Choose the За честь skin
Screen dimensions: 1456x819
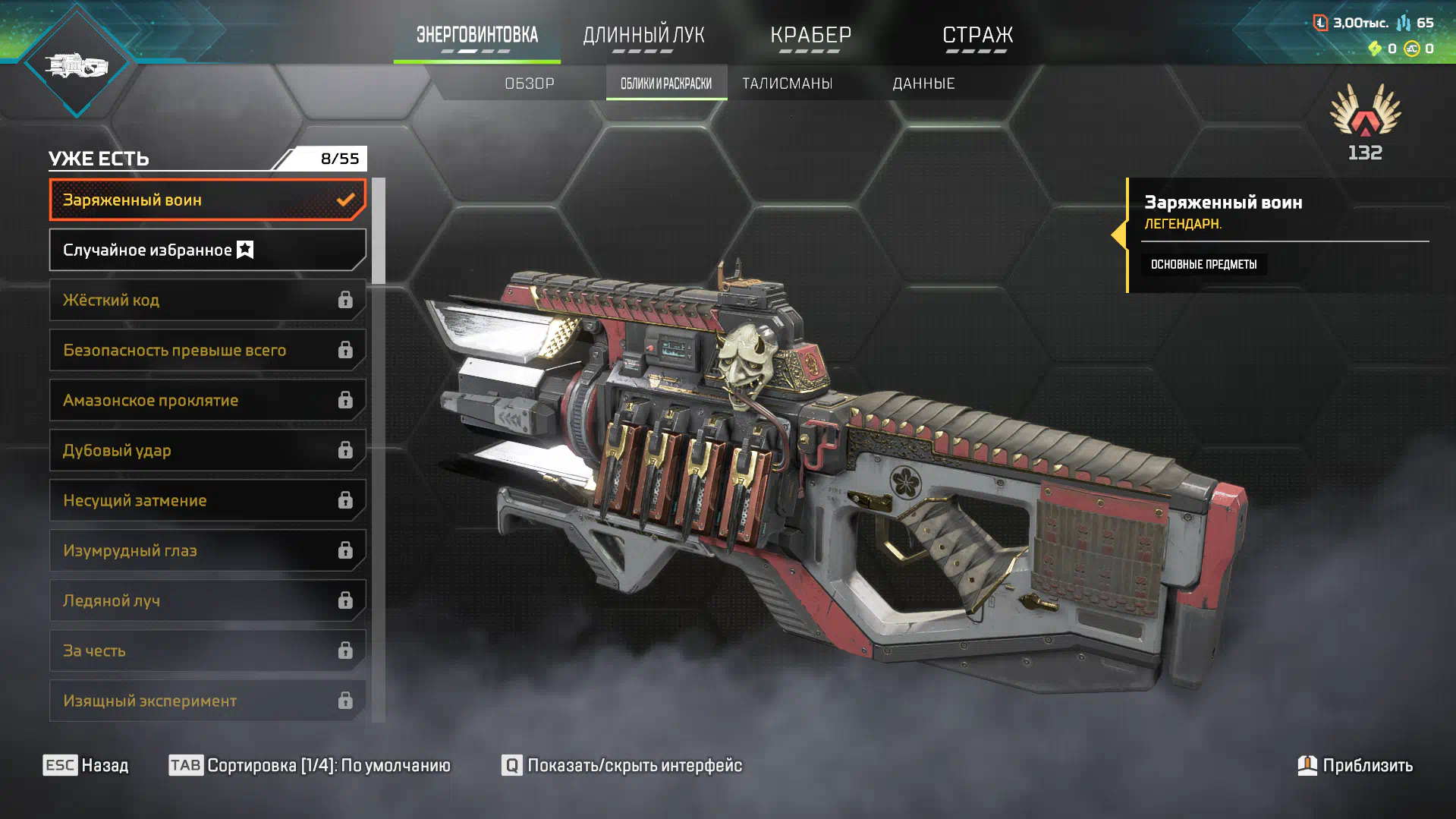pos(207,650)
